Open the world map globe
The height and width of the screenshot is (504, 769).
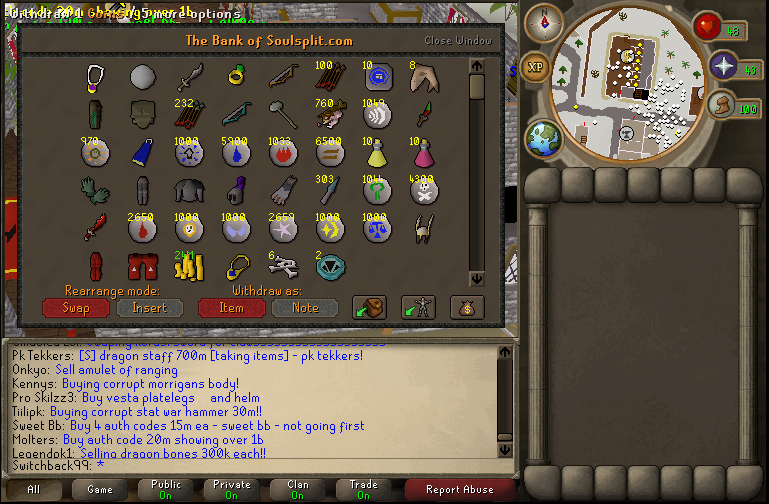(544, 138)
